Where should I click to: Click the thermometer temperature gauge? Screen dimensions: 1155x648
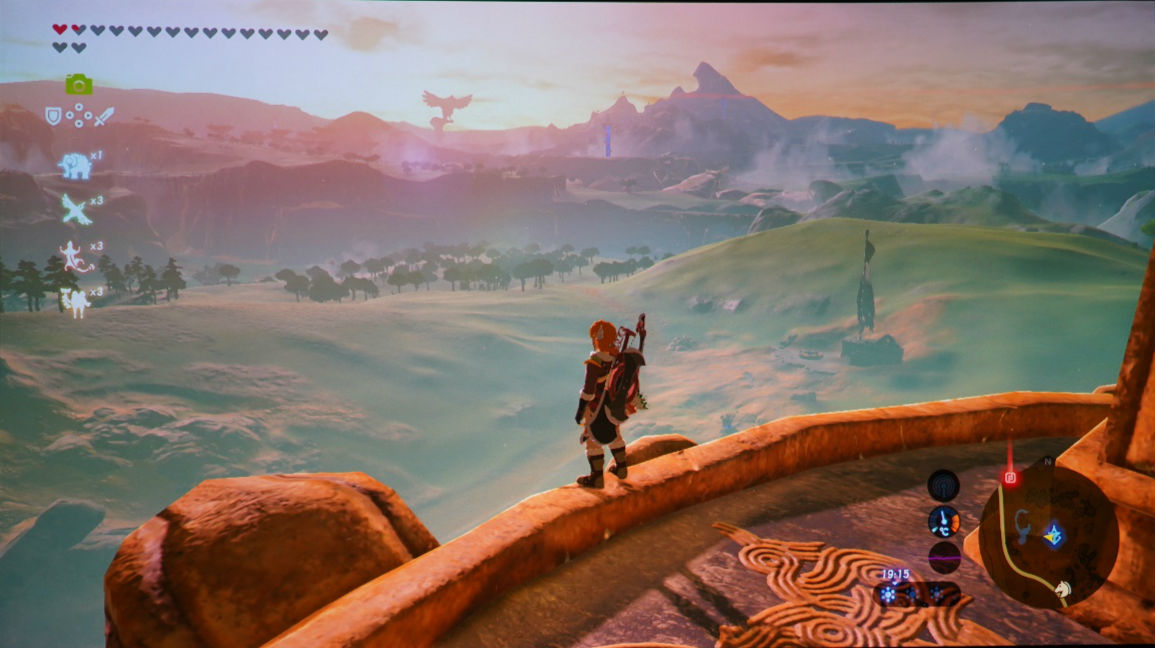943,521
